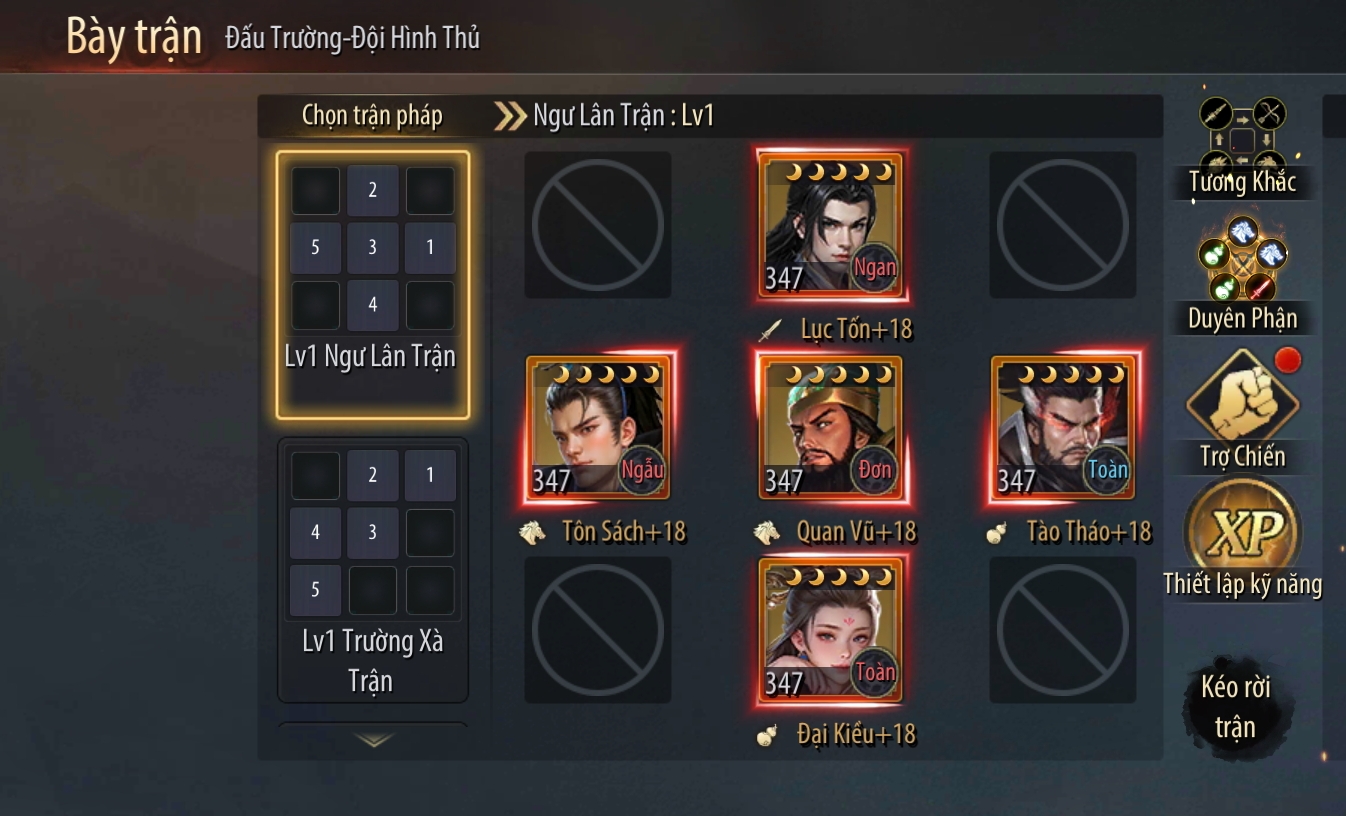This screenshot has width=1346, height=816.
Task: Pick the Quan Vũ hero card
Action: [831, 428]
